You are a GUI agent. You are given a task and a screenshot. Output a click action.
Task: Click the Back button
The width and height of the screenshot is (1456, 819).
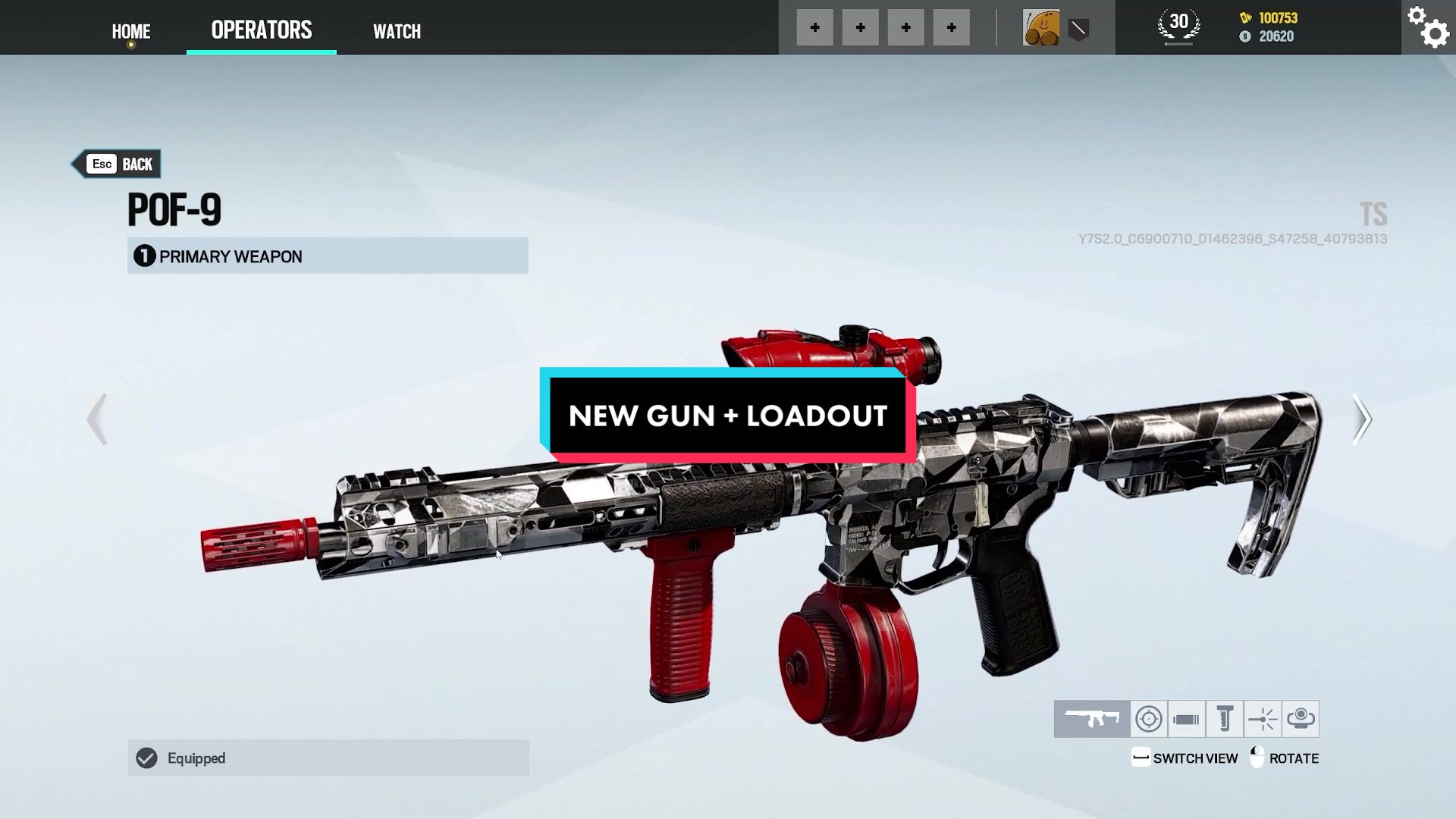tap(118, 164)
